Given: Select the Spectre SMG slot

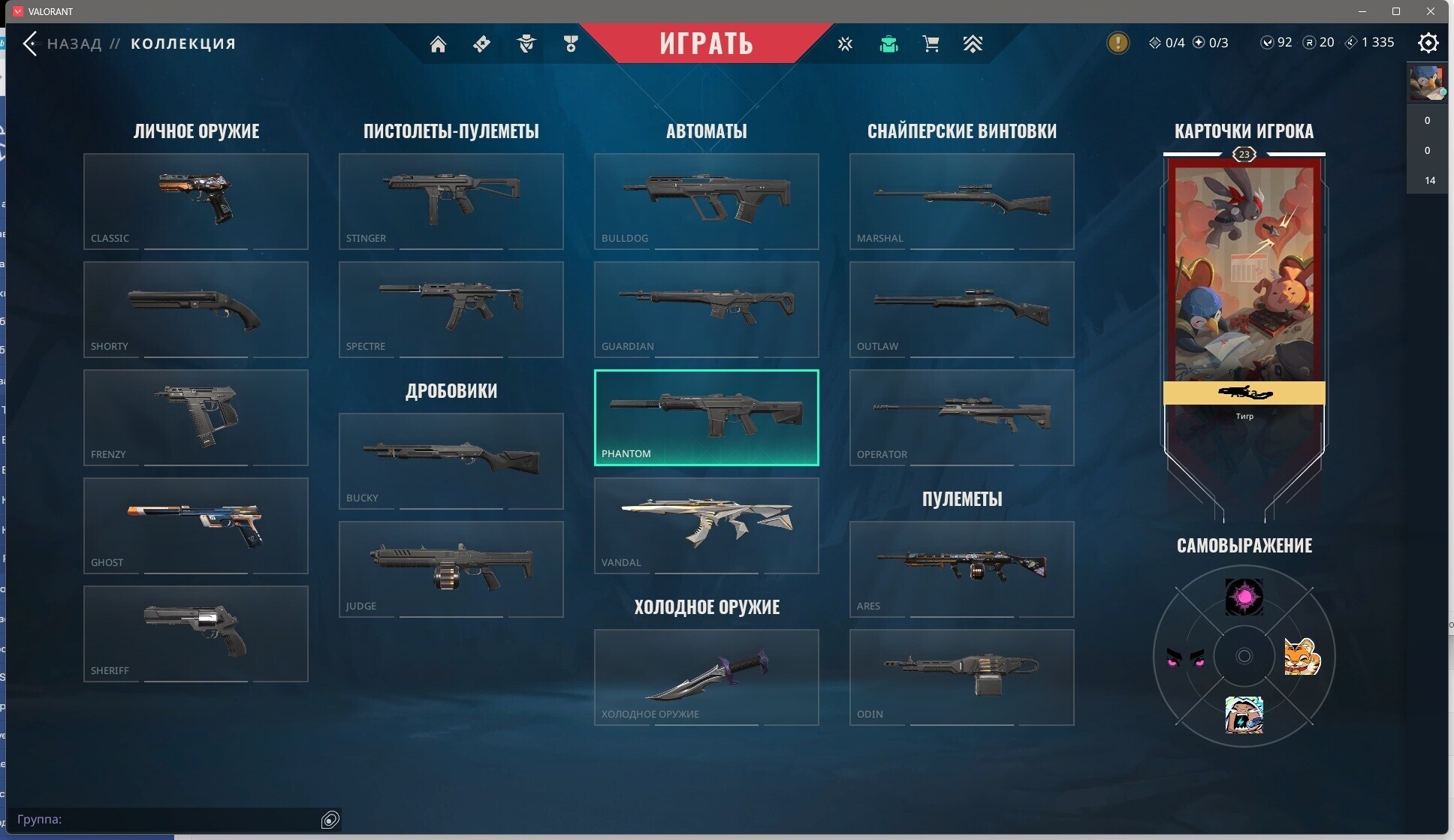Looking at the screenshot, I should click(451, 309).
